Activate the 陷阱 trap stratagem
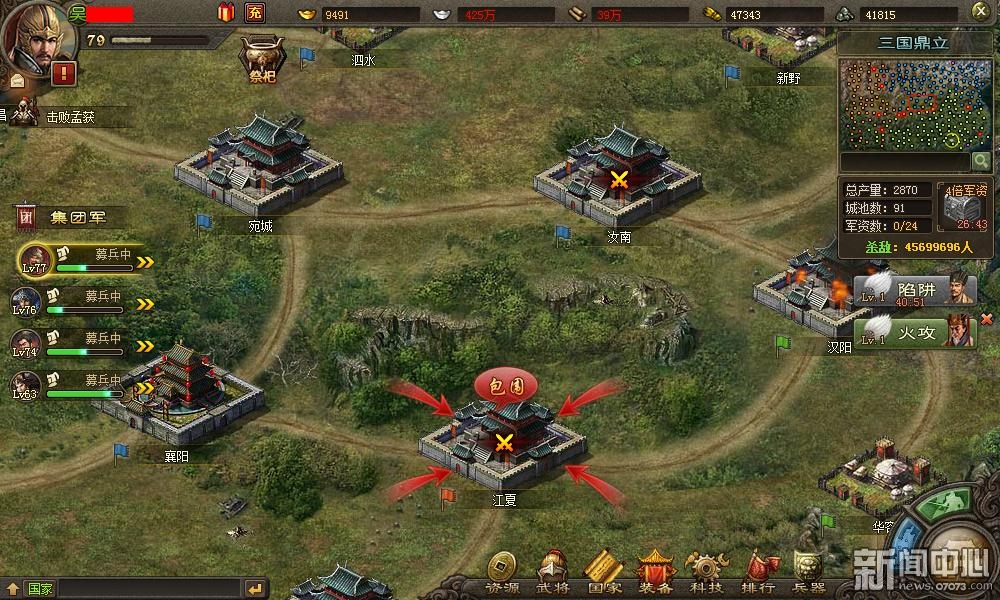The image size is (1000, 600). [913, 290]
